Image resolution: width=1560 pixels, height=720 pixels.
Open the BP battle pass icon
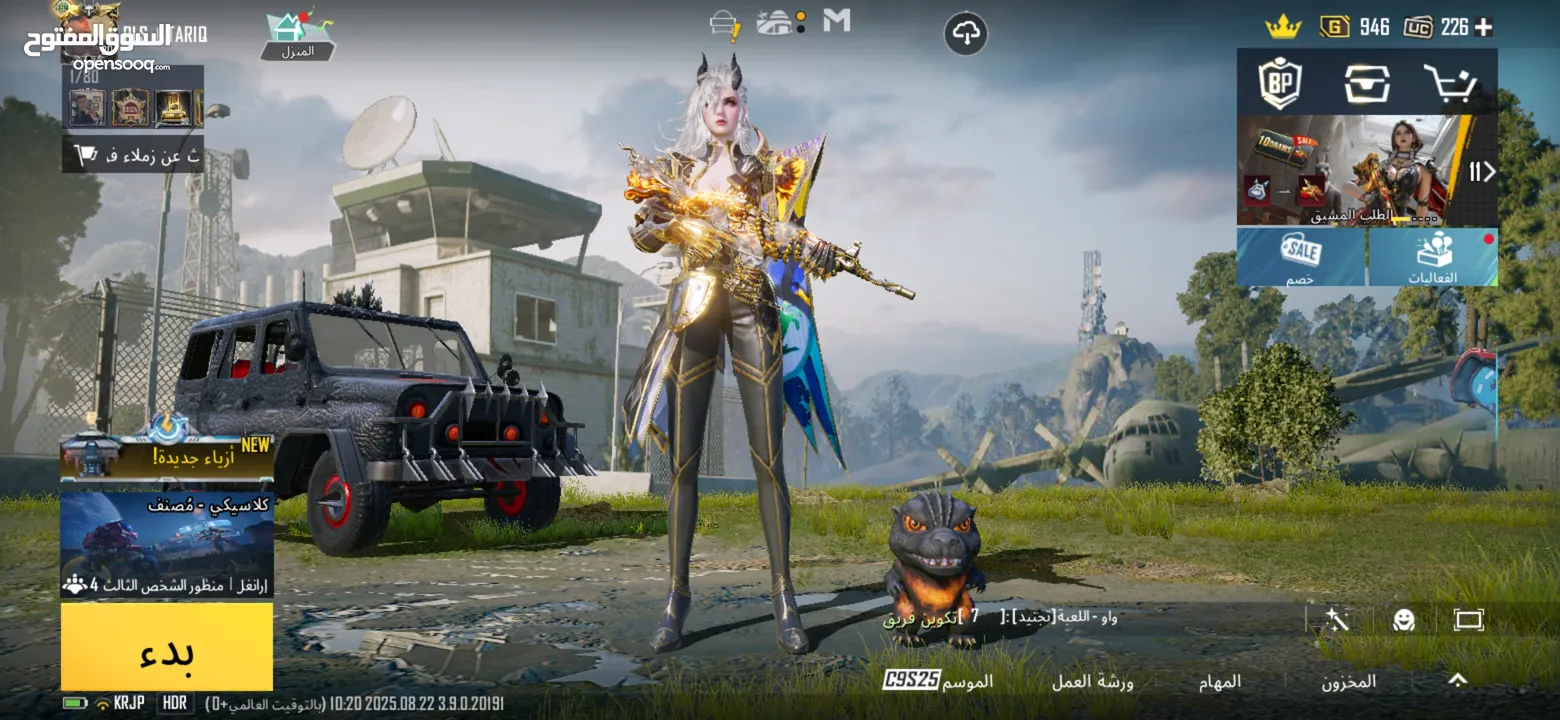click(x=1279, y=84)
